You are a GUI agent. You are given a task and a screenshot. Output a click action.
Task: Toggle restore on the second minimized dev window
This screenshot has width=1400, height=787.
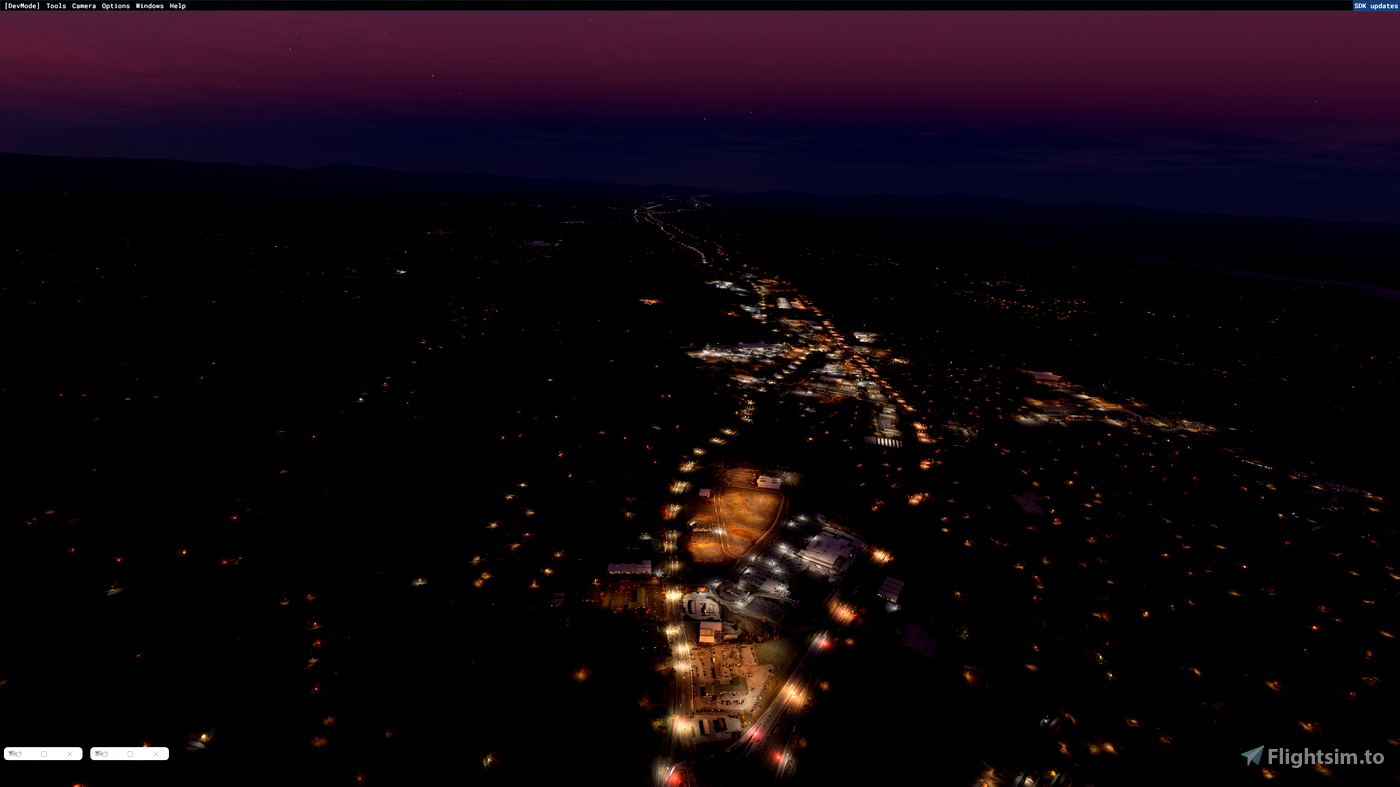(129, 753)
